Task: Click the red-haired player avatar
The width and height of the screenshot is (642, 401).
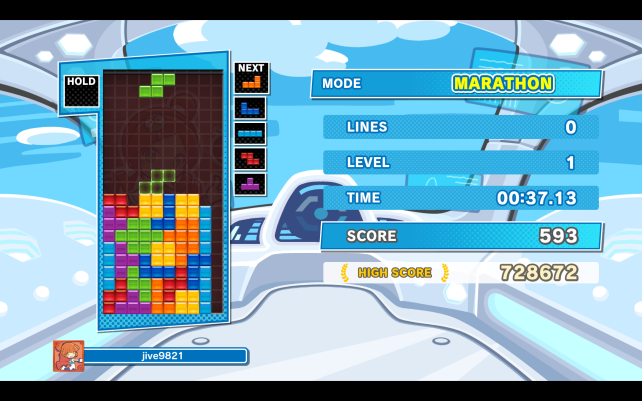Action: (x=69, y=356)
